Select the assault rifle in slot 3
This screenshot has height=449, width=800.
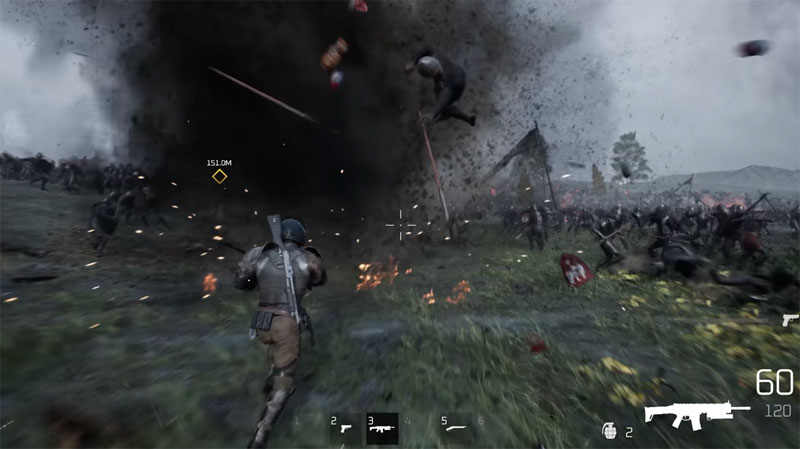point(382,428)
